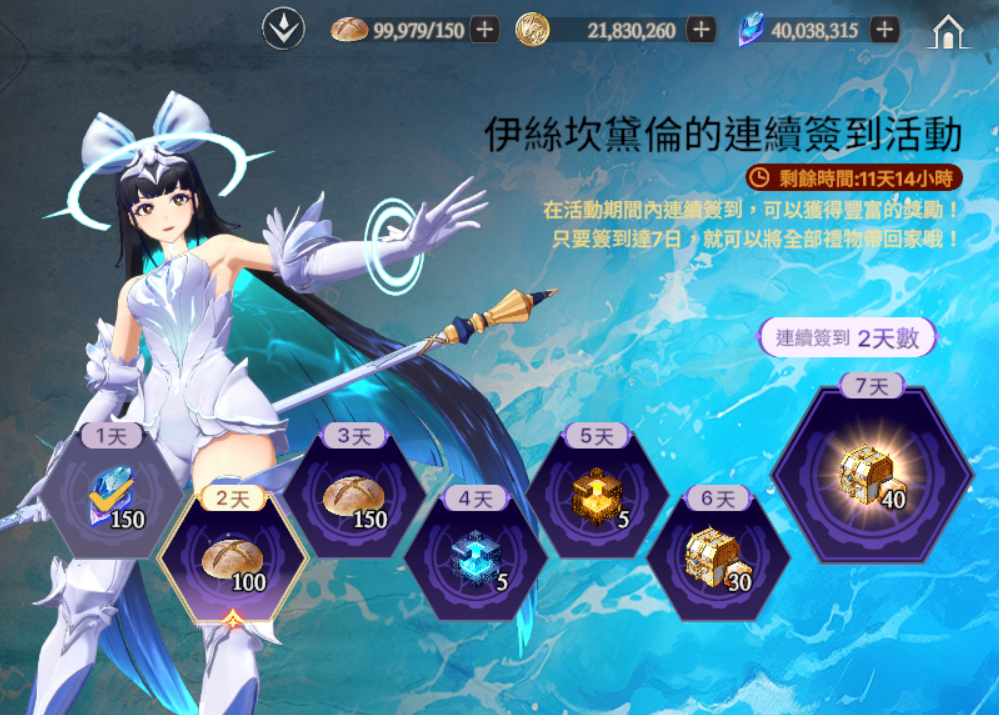Collapse the top bar with the down-arrow button
The image size is (999, 715).
coord(283,30)
